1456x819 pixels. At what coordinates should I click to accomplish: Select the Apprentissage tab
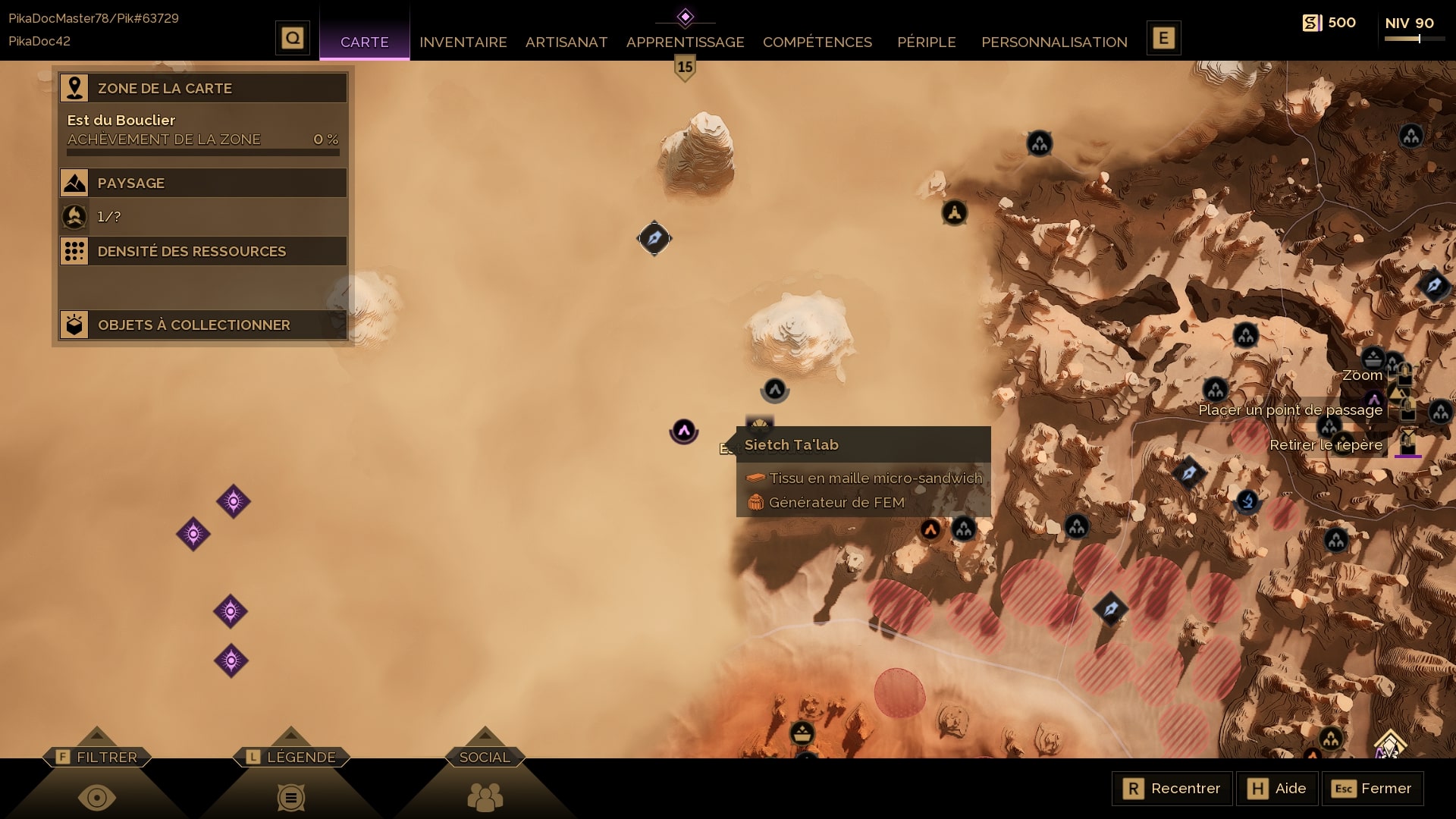tap(685, 42)
